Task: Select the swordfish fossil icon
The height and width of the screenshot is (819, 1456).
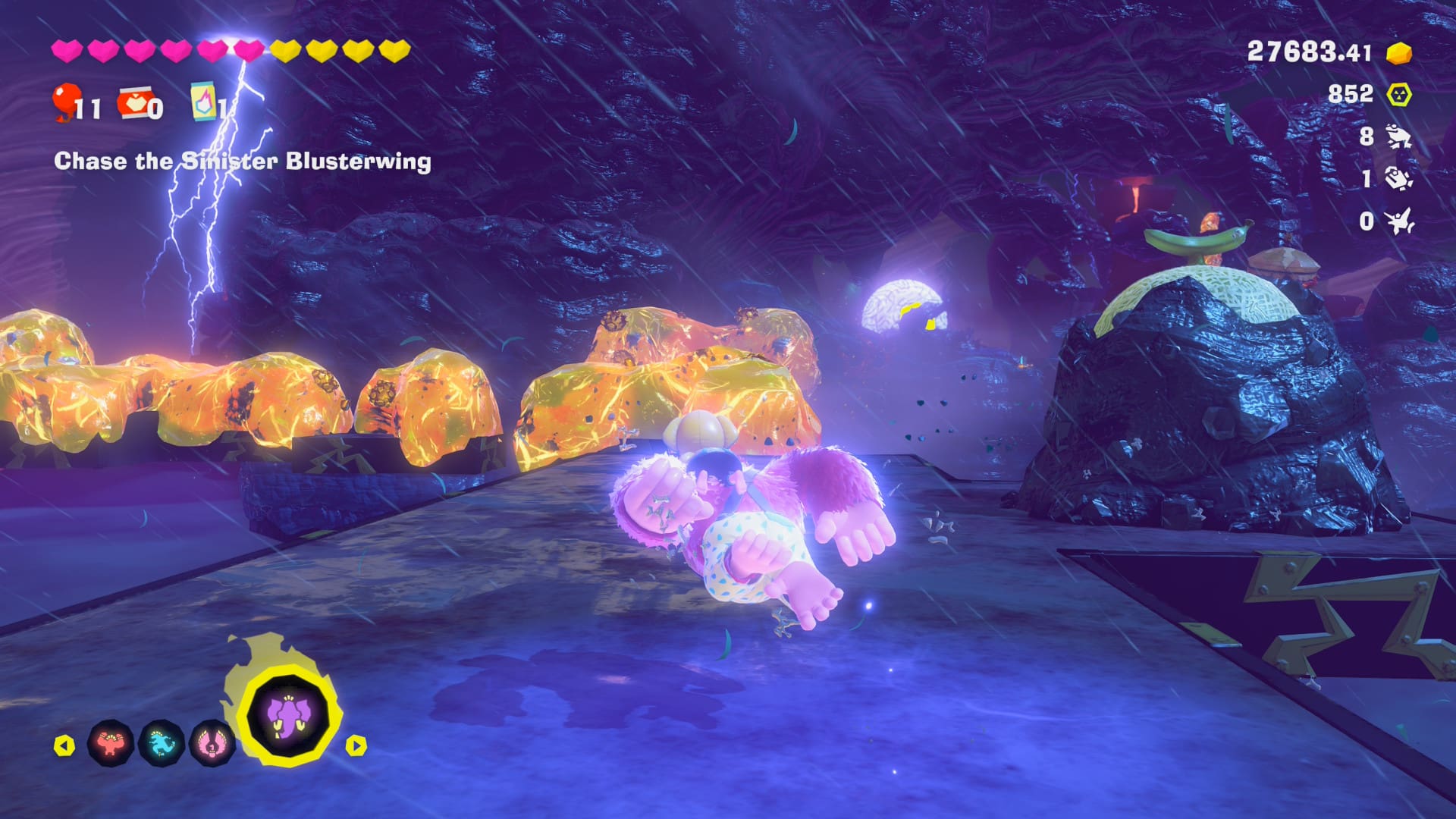Action: click(x=1398, y=221)
